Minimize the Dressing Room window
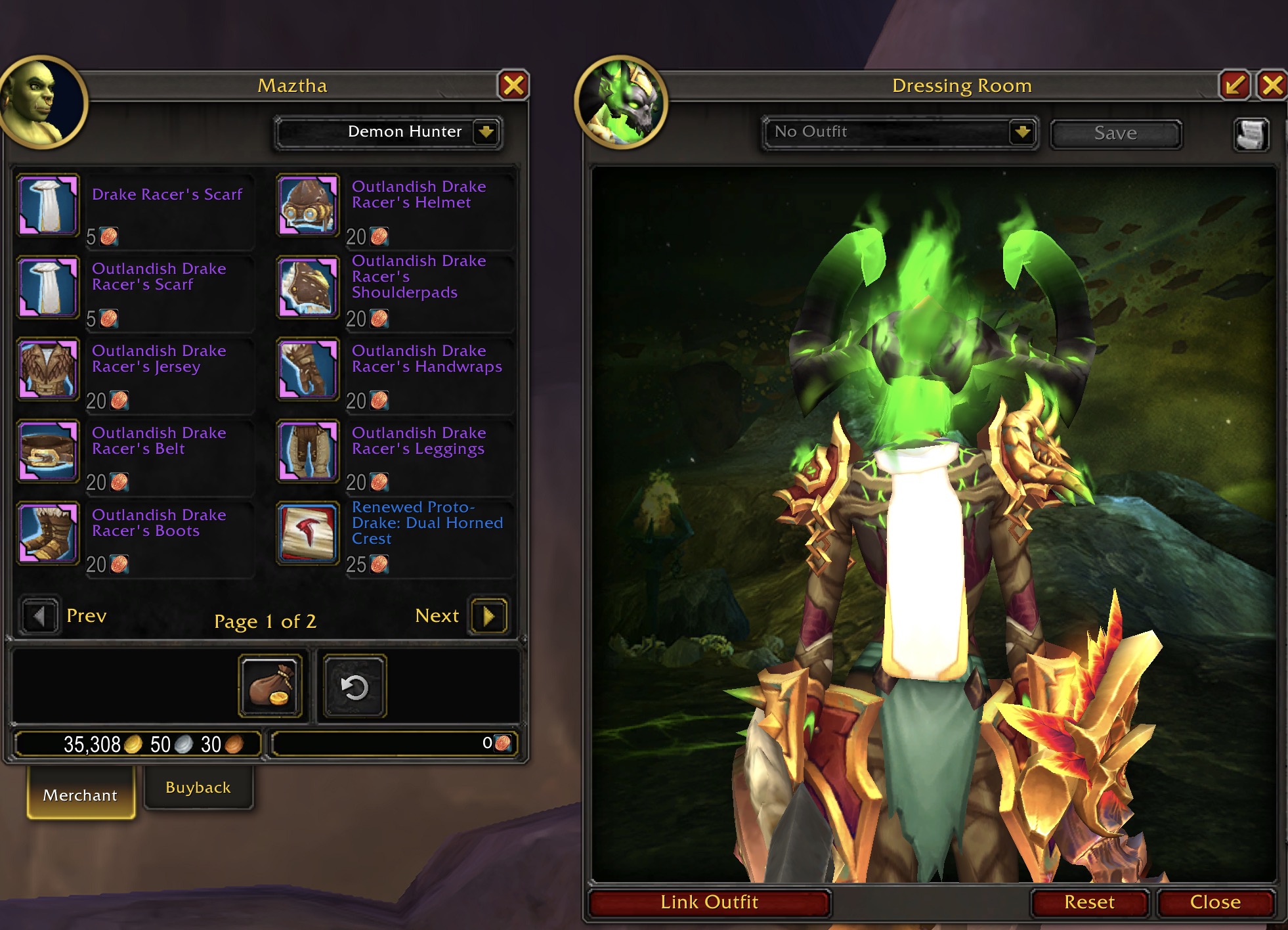Viewport: 1288px width, 930px height. 1235,85
